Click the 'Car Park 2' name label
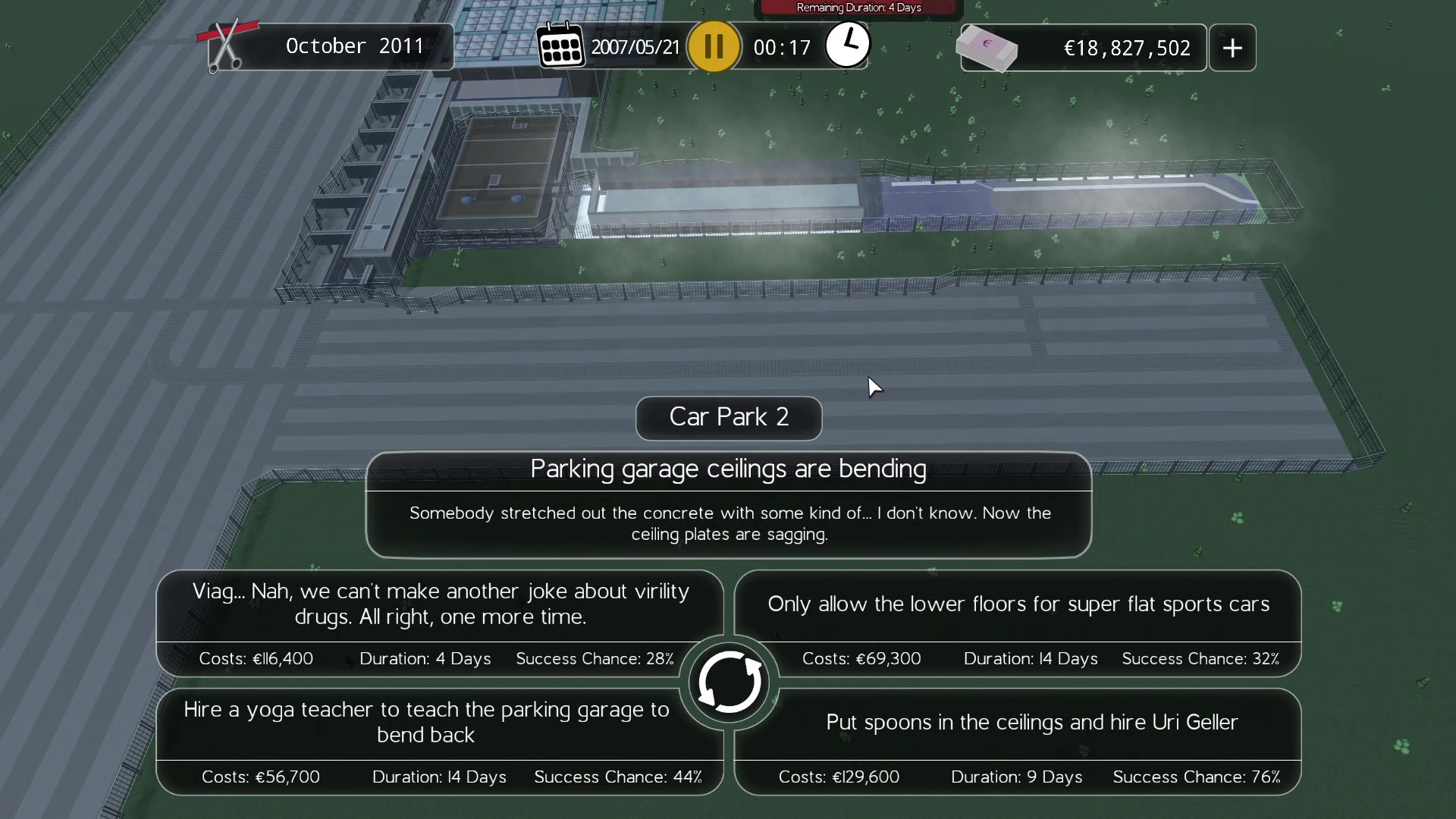The width and height of the screenshot is (1456, 819). pyautogui.click(x=728, y=418)
